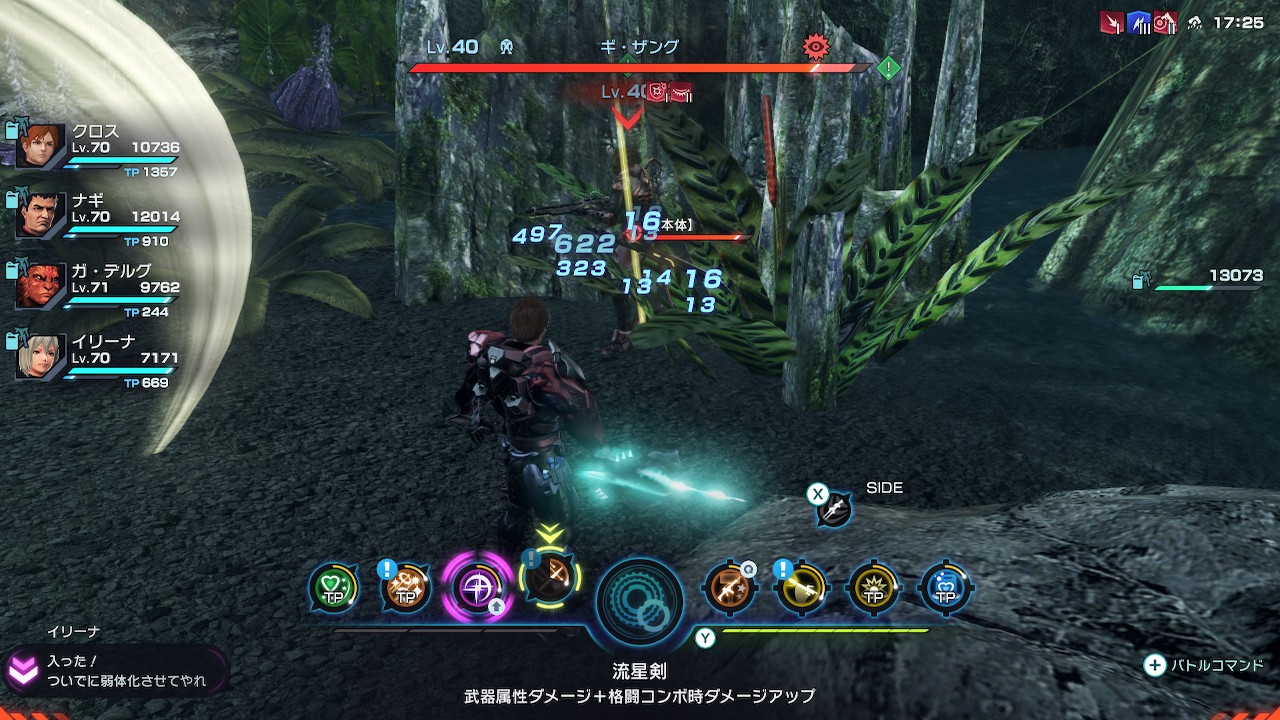Click the red eye aggro icon on the enemy bar

(x=817, y=46)
